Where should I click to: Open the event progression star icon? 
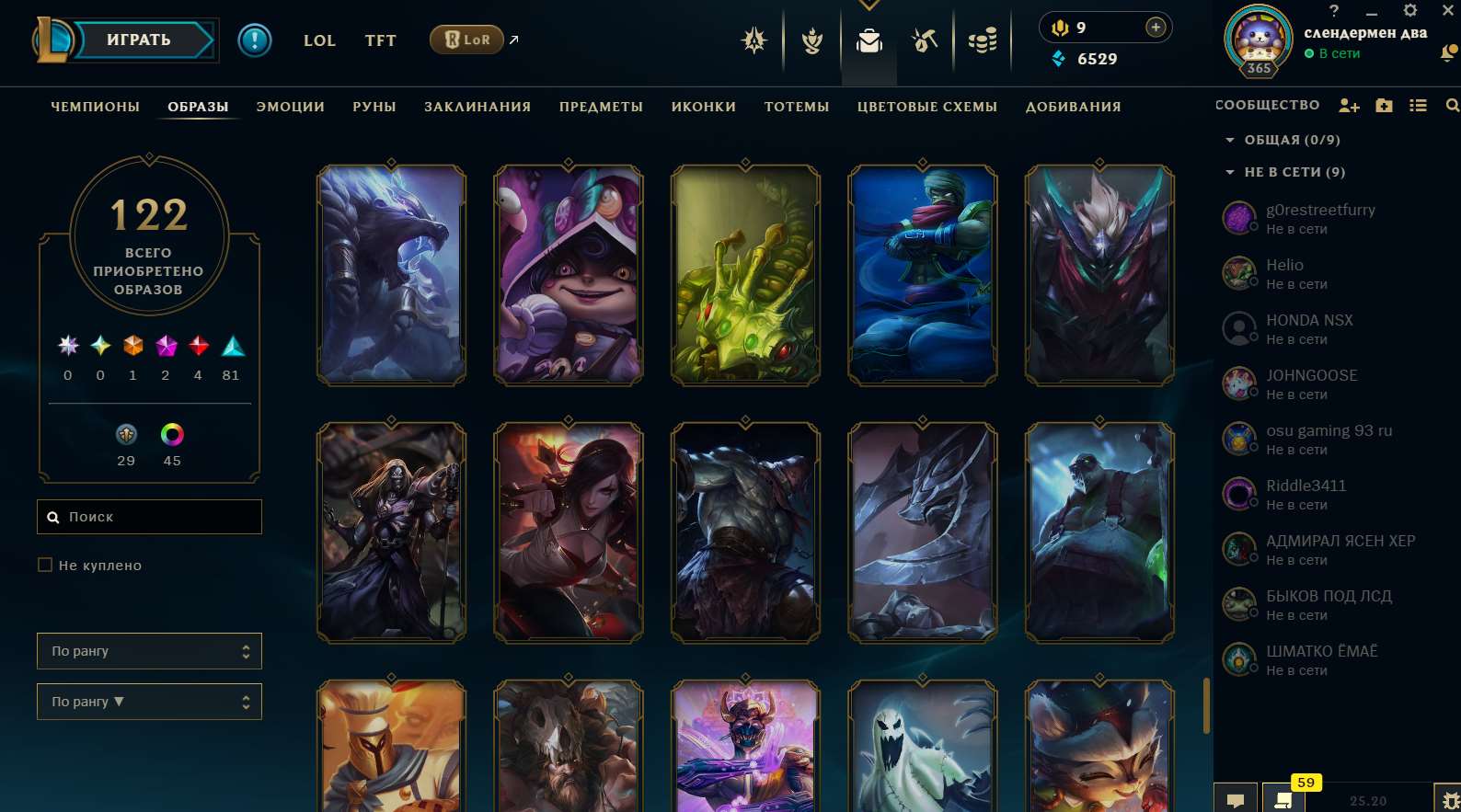point(754,40)
